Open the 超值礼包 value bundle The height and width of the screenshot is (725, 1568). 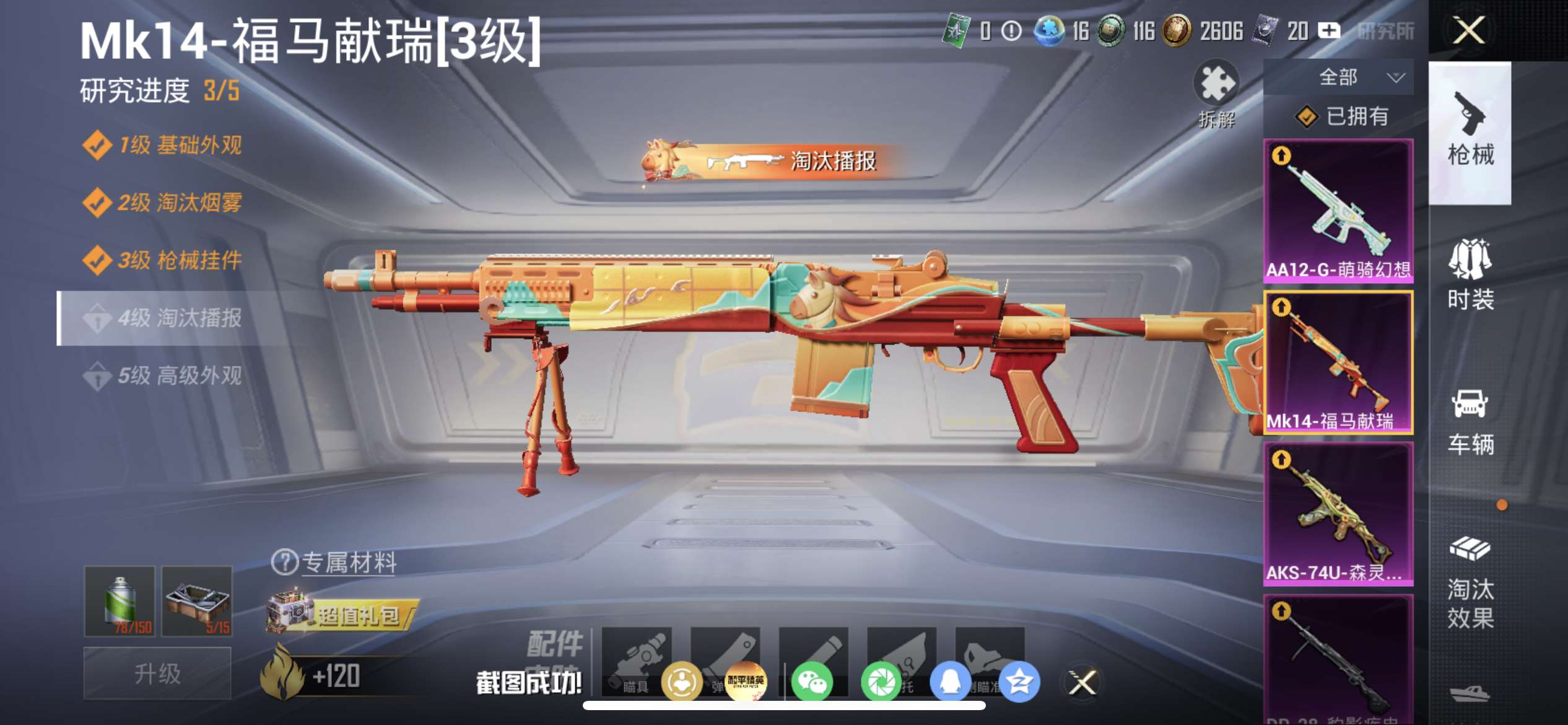click(x=344, y=615)
